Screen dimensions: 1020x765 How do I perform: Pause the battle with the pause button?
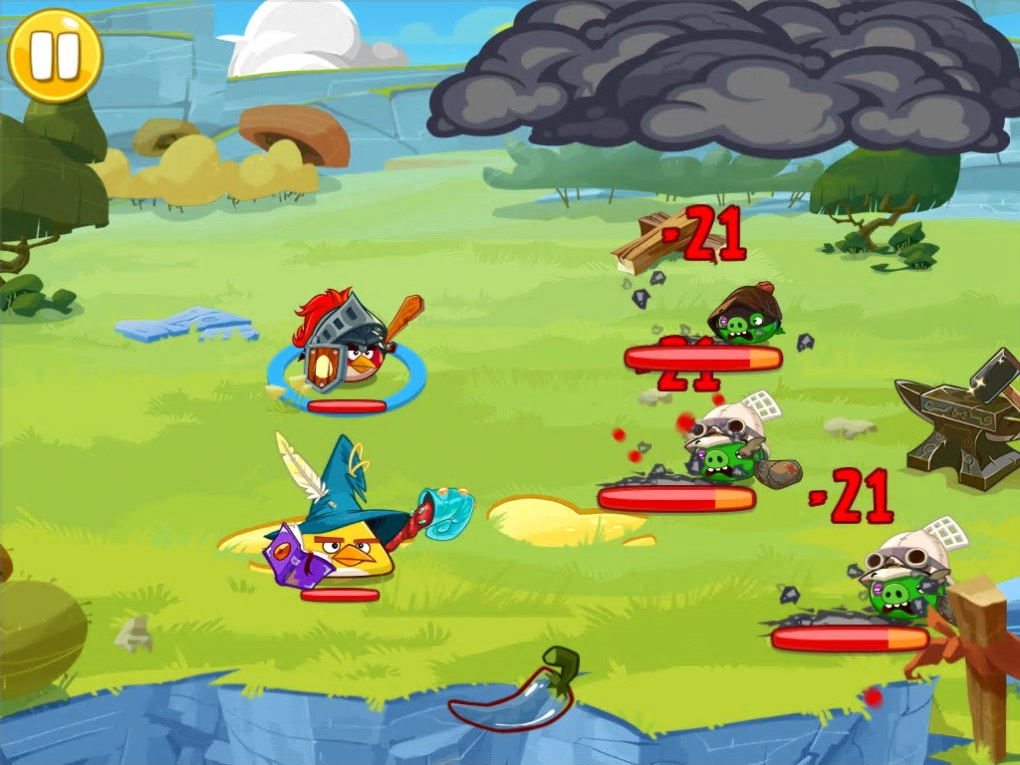55,55
